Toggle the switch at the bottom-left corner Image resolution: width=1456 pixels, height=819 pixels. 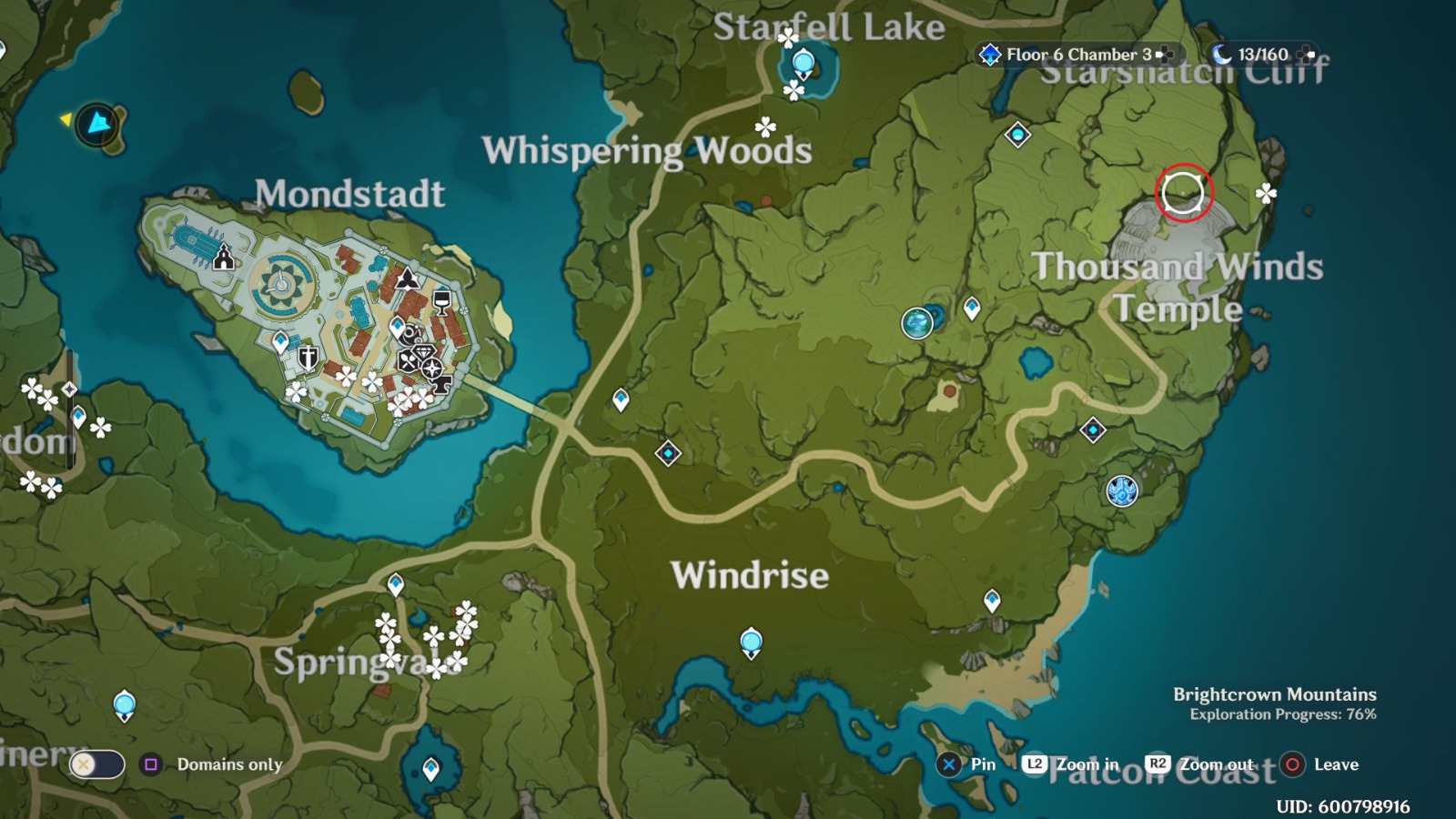pos(96,764)
